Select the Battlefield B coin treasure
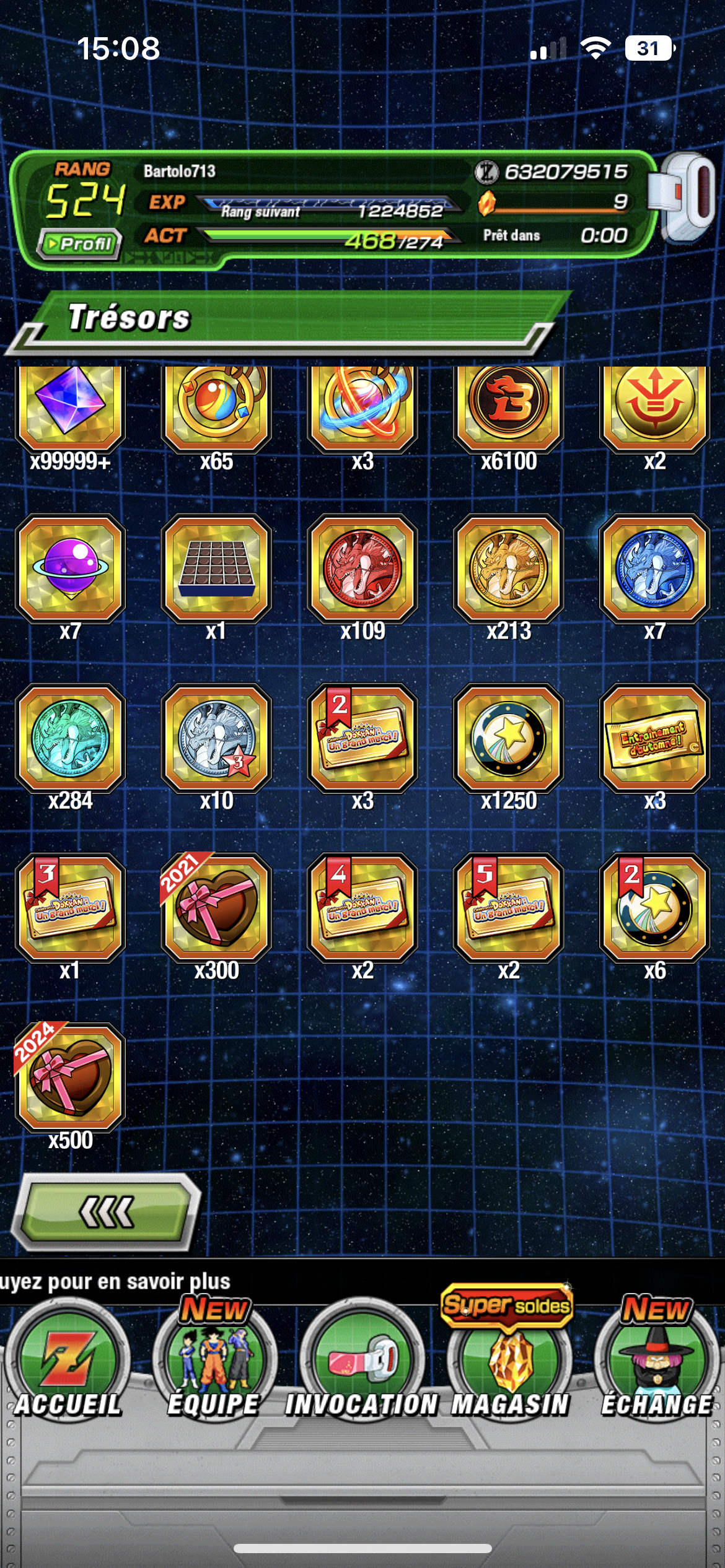This screenshot has width=725, height=1568. tap(509, 403)
